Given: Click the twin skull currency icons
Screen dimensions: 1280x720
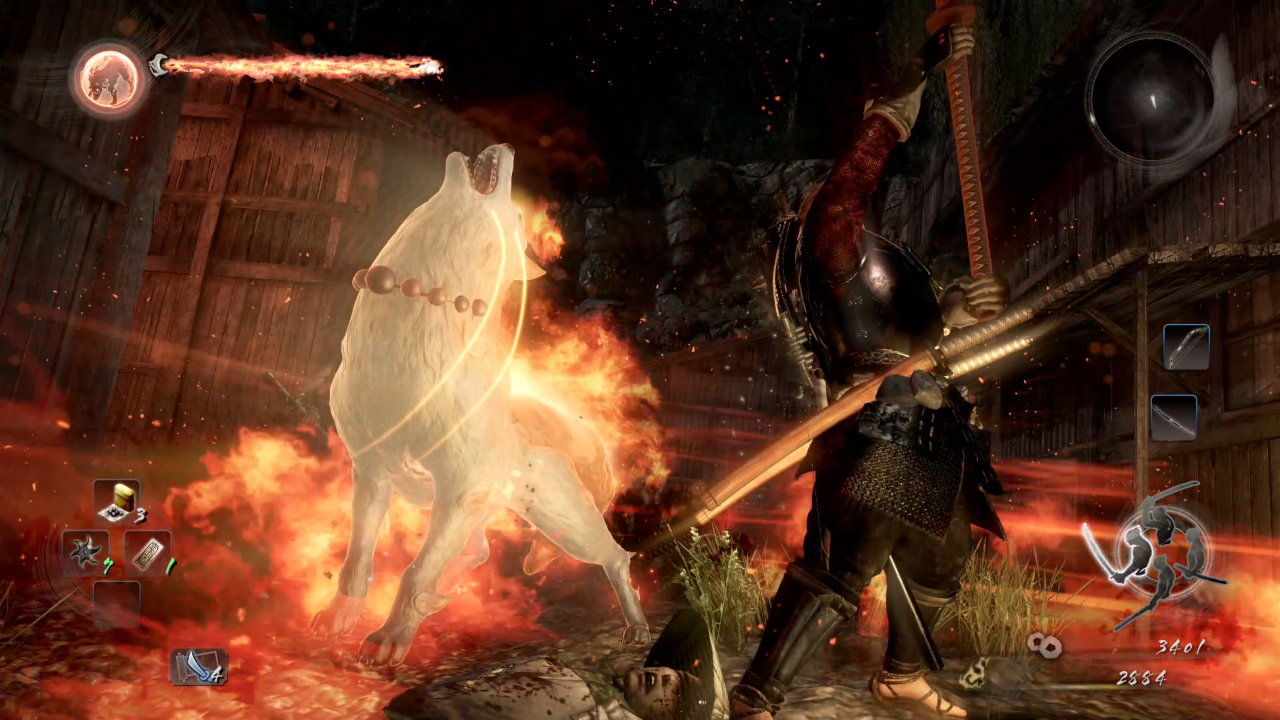Looking at the screenshot, I should (1044, 645).
